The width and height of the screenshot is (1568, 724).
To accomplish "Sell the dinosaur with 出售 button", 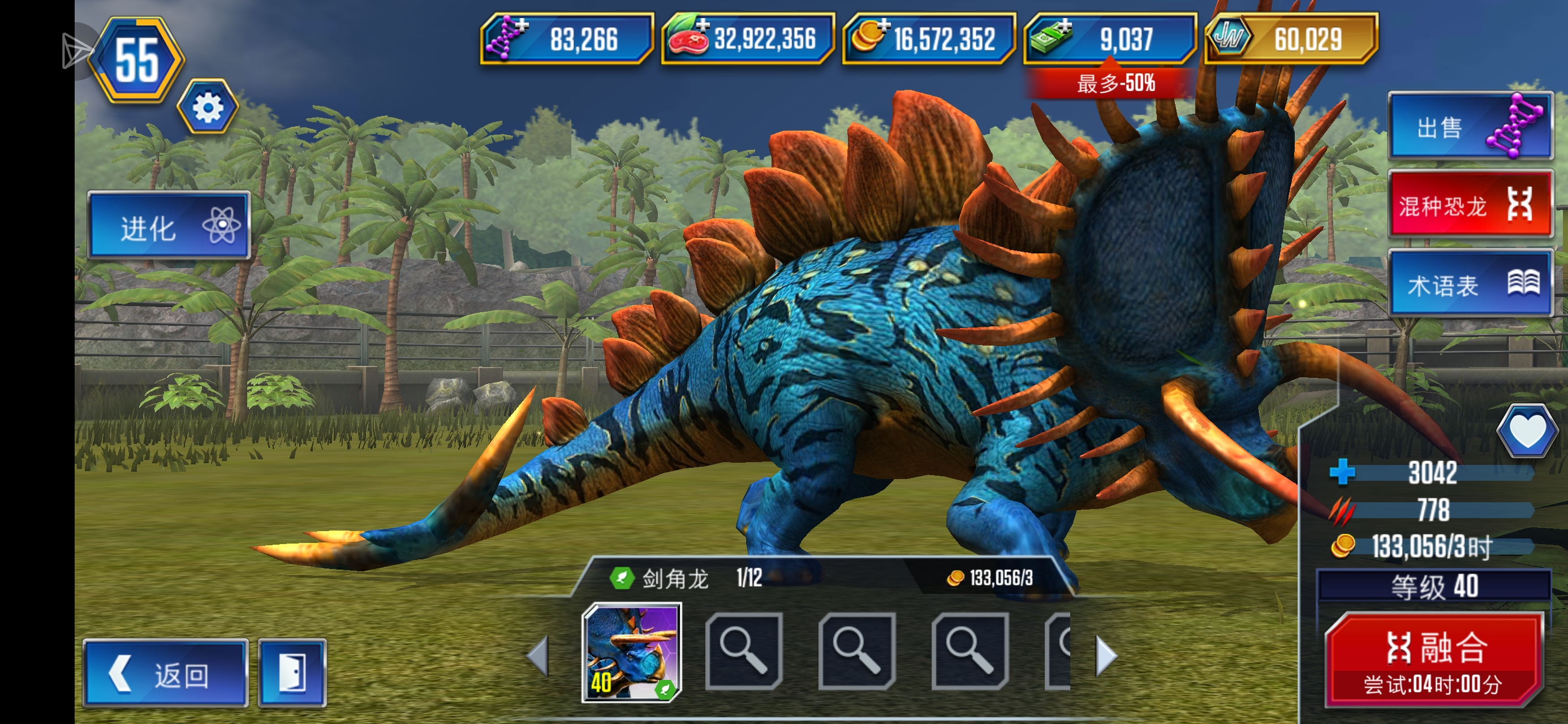I will 1470,127.
